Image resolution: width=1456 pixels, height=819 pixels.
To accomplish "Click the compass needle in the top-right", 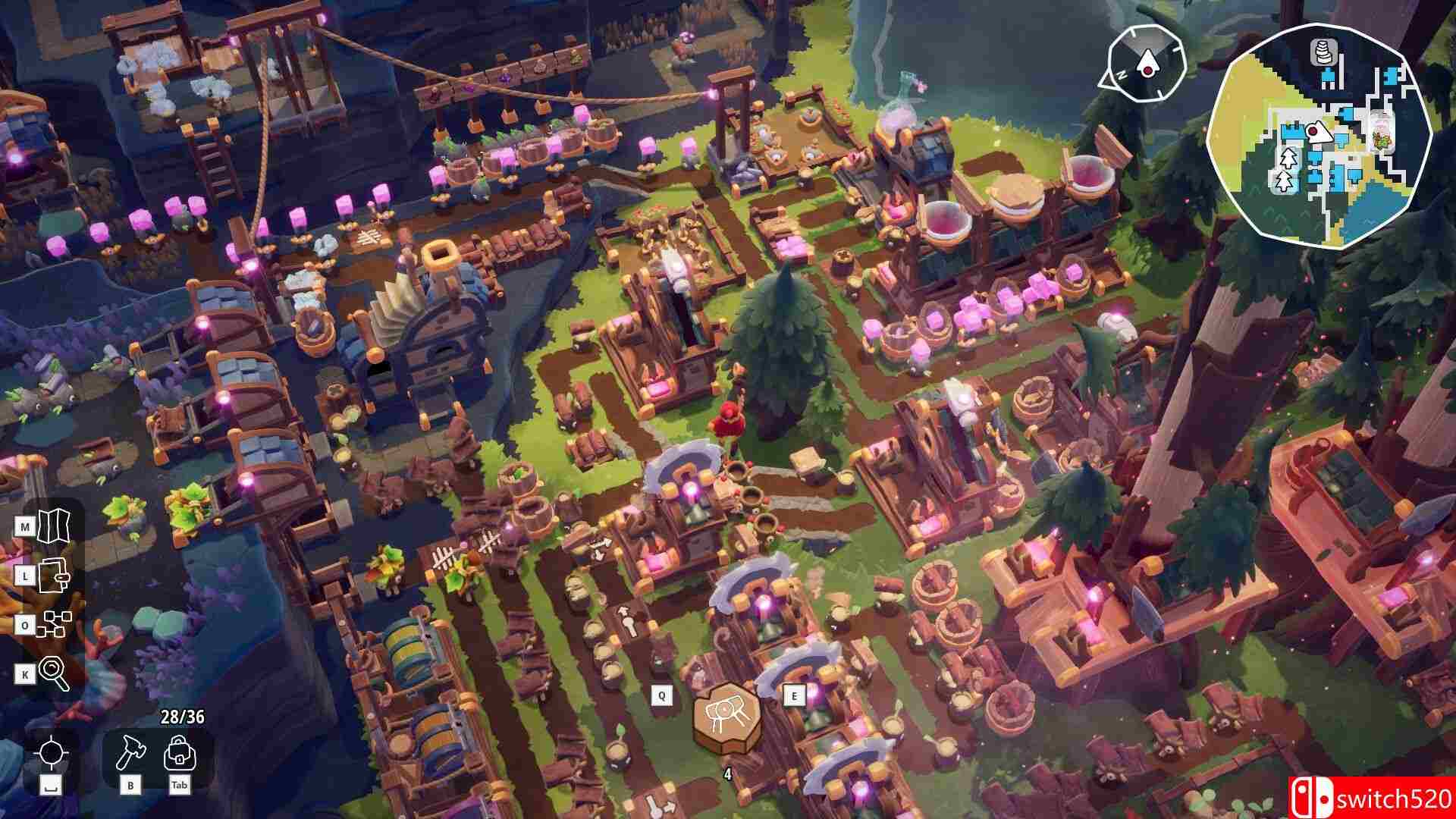I will 1148,62.
